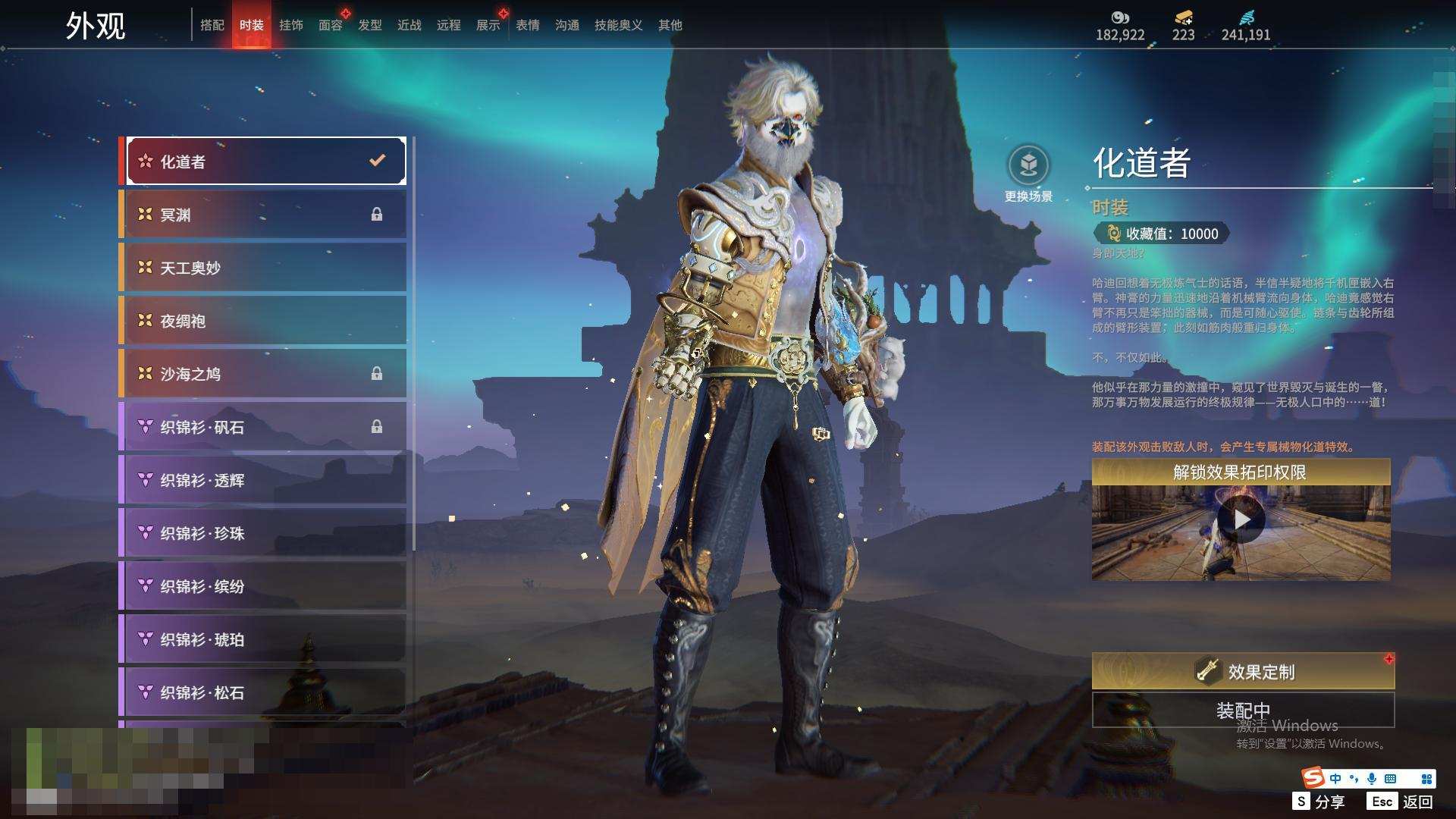Select the 面容 tab
The image size is (1456, 819).
(x=330, y=25)
